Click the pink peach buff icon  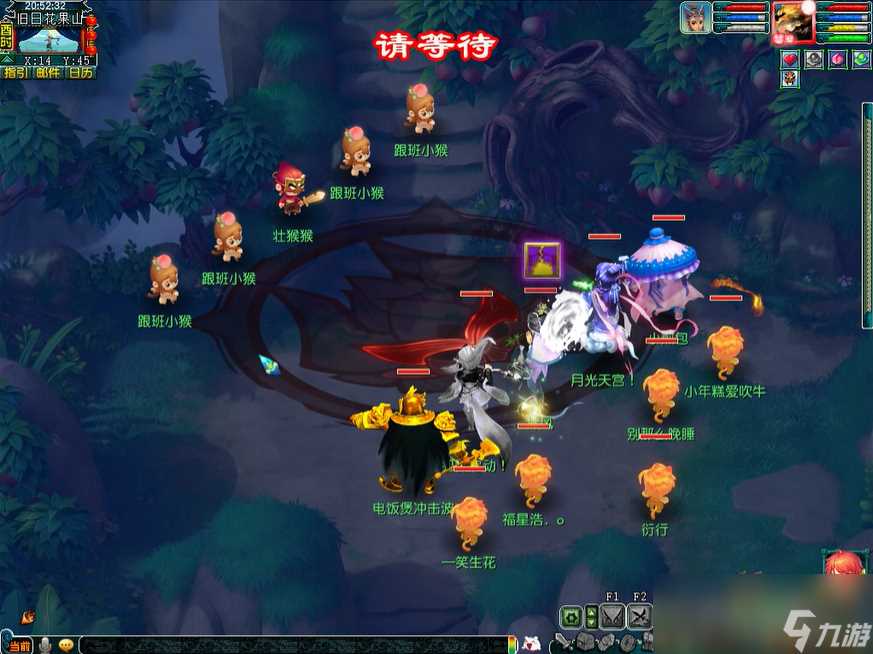(838, 60)
